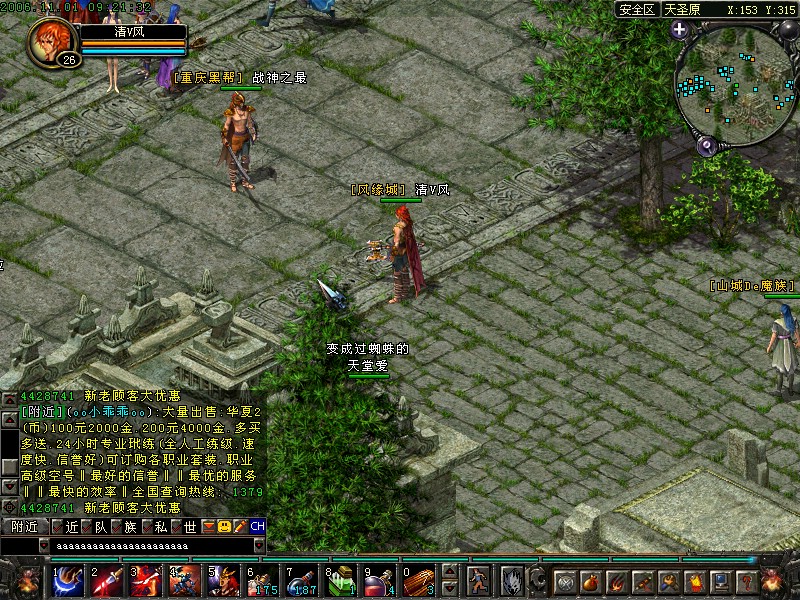Select the 附近 chat channel button
The image size is (800, 600).
click(24, 526)
